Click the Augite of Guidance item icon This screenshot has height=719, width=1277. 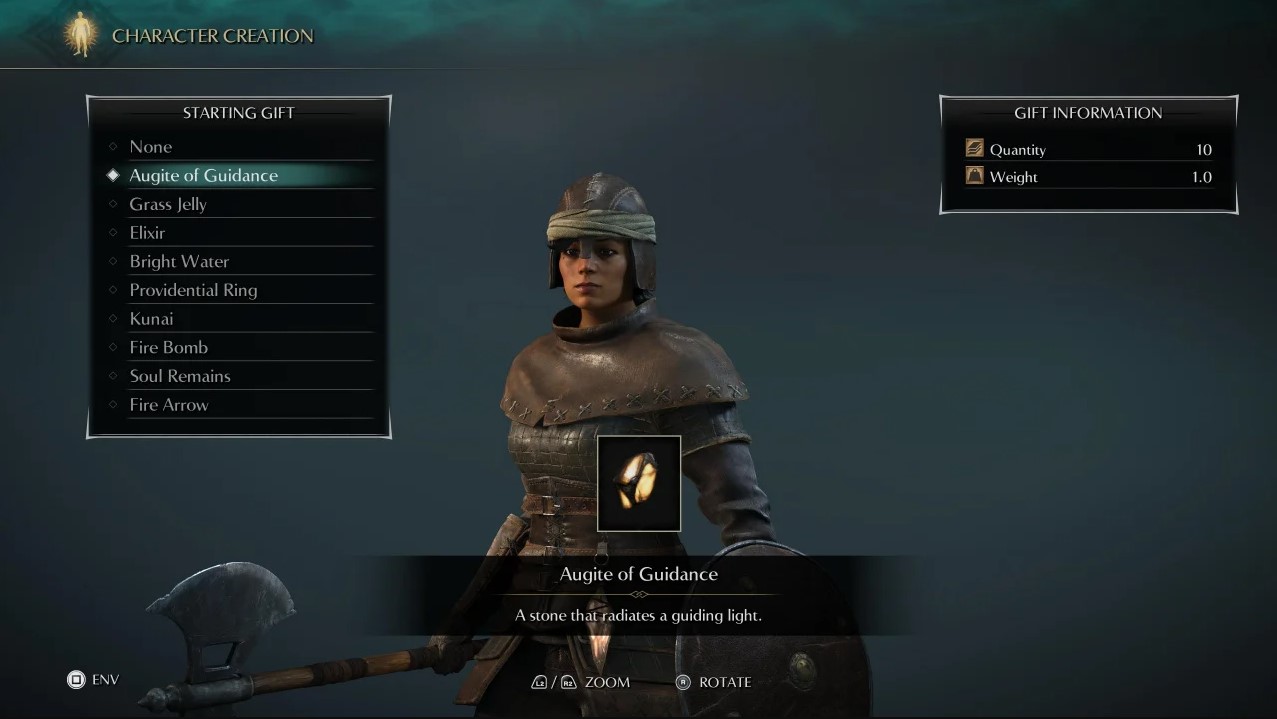(638, 483)
